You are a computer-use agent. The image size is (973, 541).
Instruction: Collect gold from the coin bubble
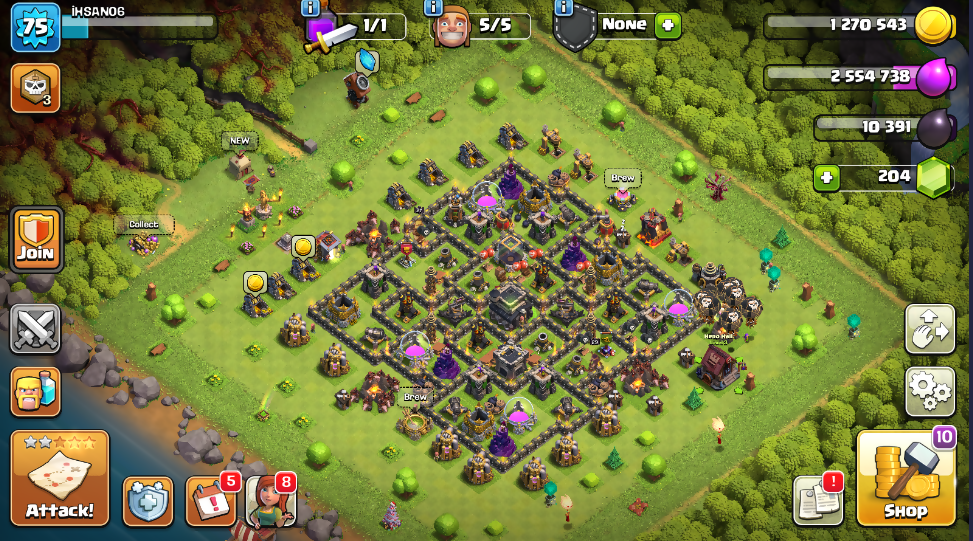(x=303, y=246)
